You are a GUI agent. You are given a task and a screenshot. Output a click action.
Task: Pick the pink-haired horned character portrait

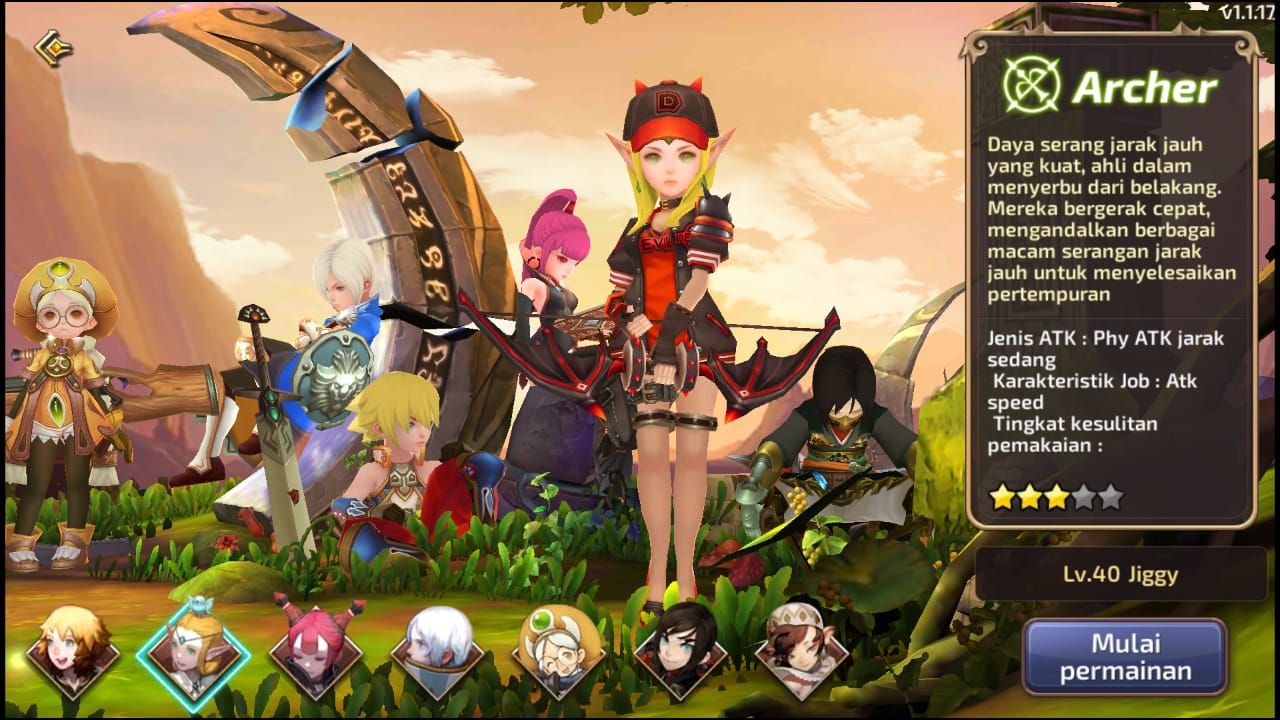[x=316, y=653]
